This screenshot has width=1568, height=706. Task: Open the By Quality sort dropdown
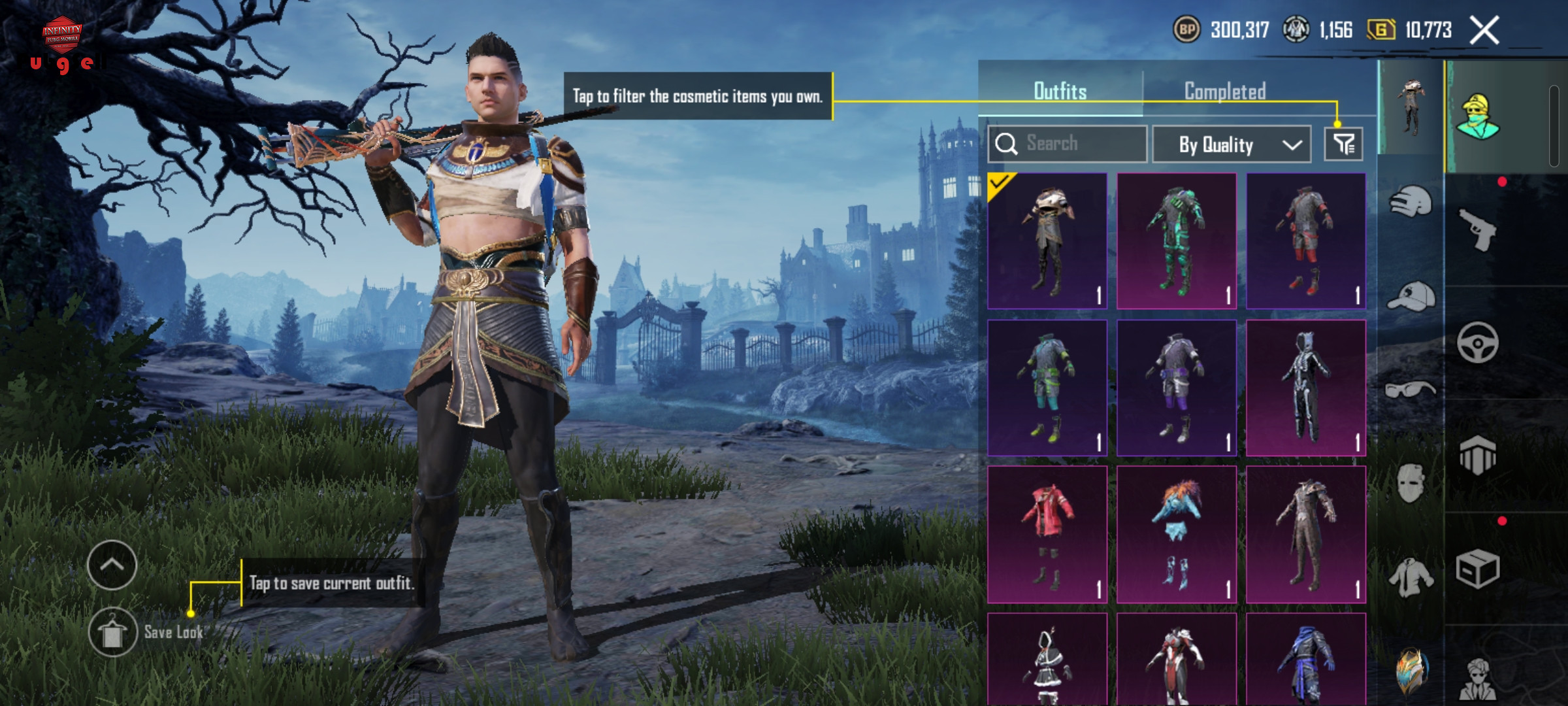click(1231, 144)
